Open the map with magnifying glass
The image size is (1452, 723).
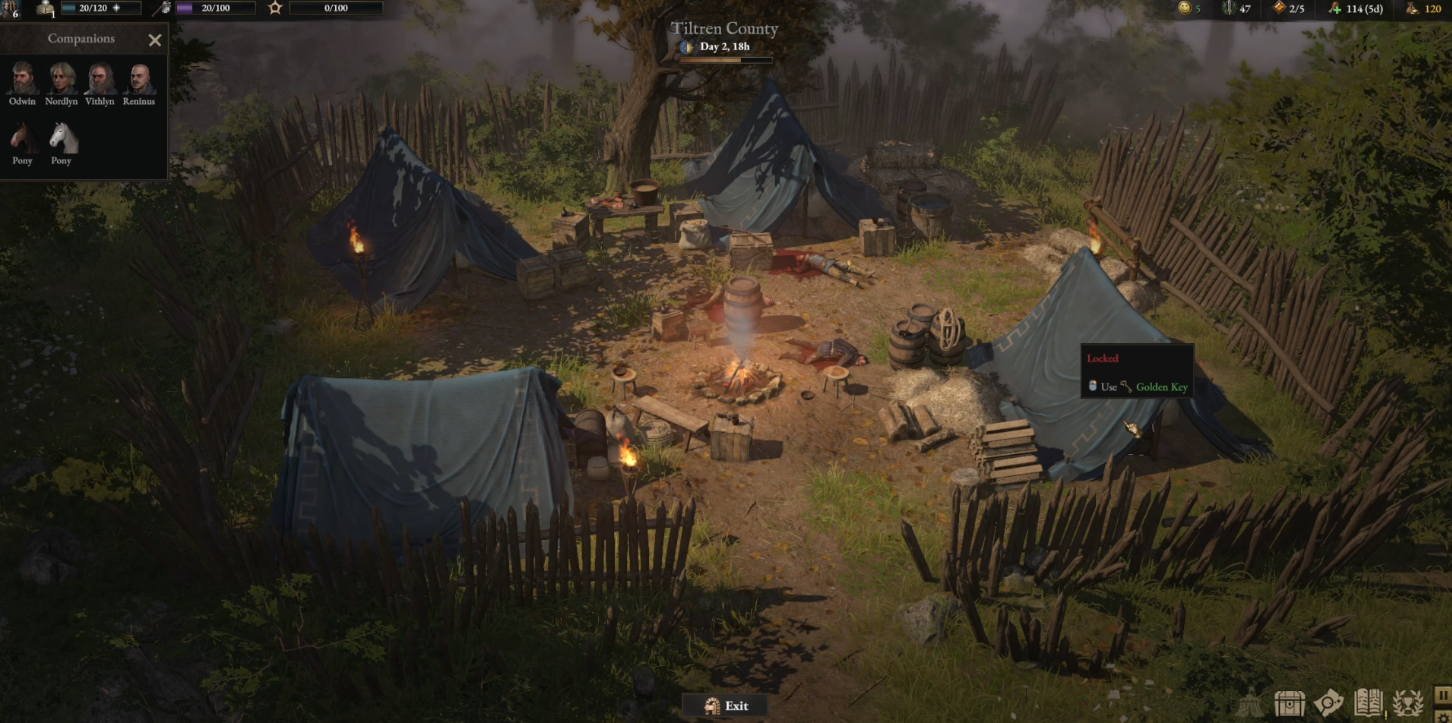tap(1329, 703)
